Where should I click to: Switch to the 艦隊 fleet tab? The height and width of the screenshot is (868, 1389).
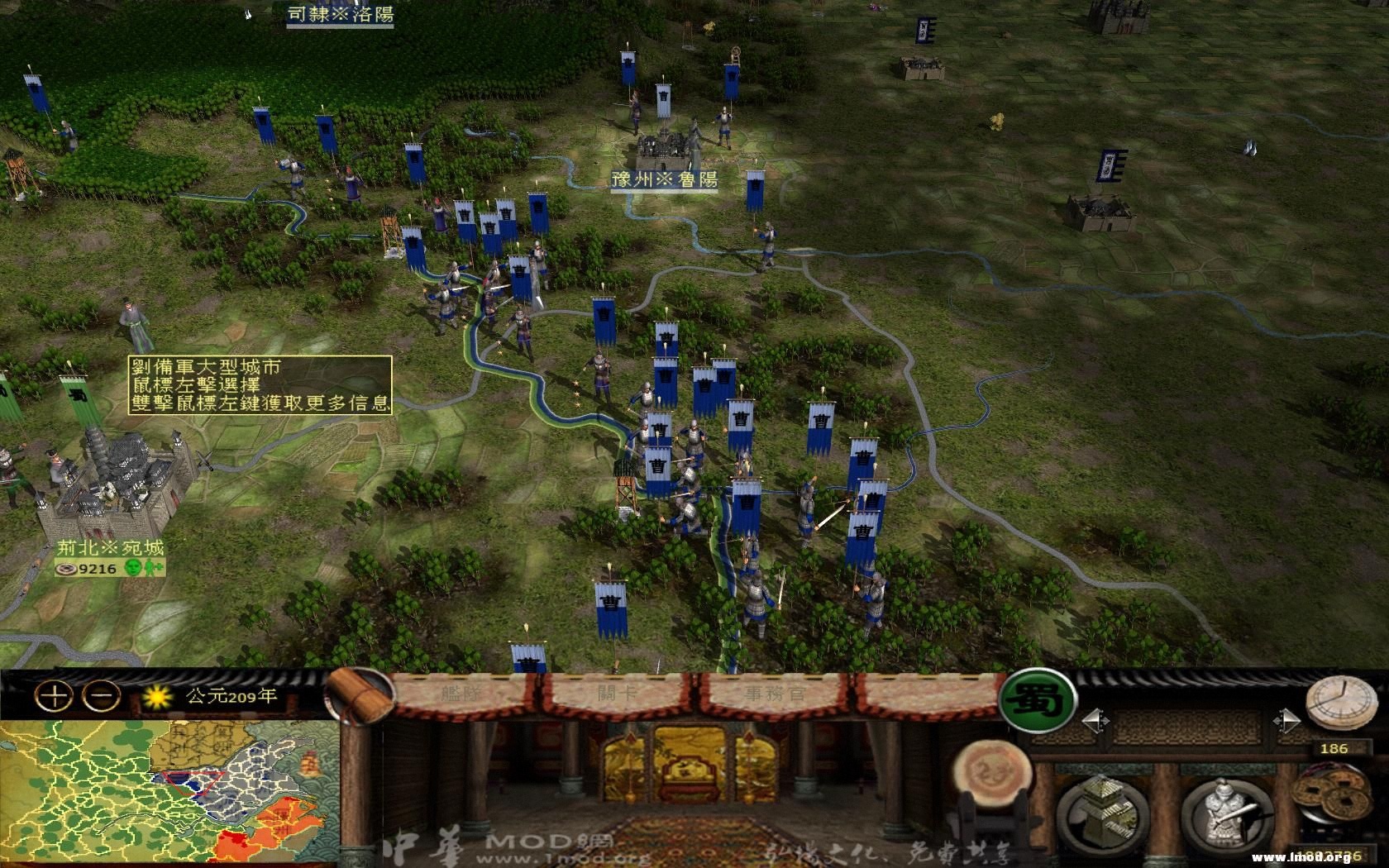(x=461, y=693)
